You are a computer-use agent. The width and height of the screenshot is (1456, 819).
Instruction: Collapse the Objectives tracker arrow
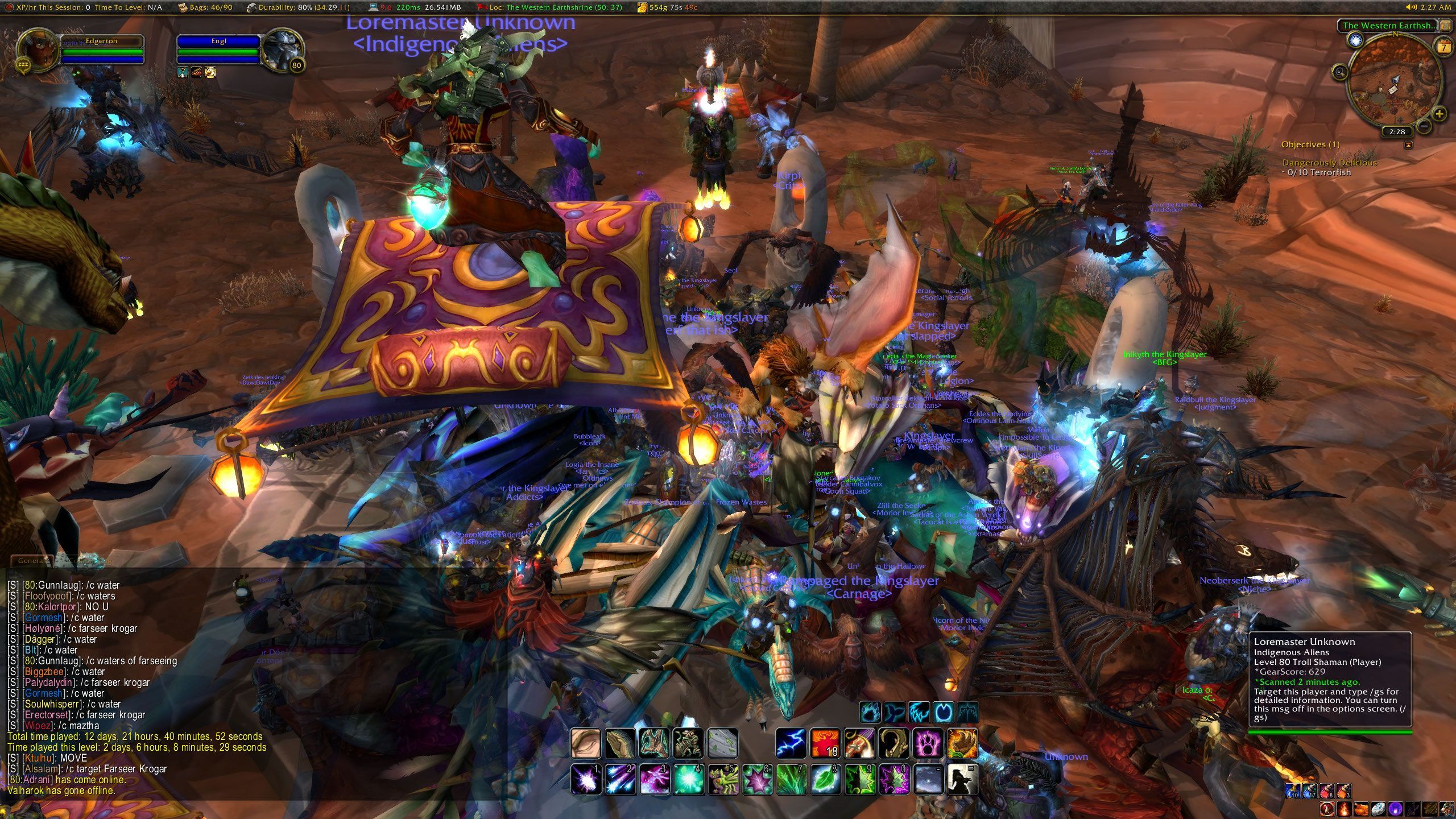coord(1408,145)
